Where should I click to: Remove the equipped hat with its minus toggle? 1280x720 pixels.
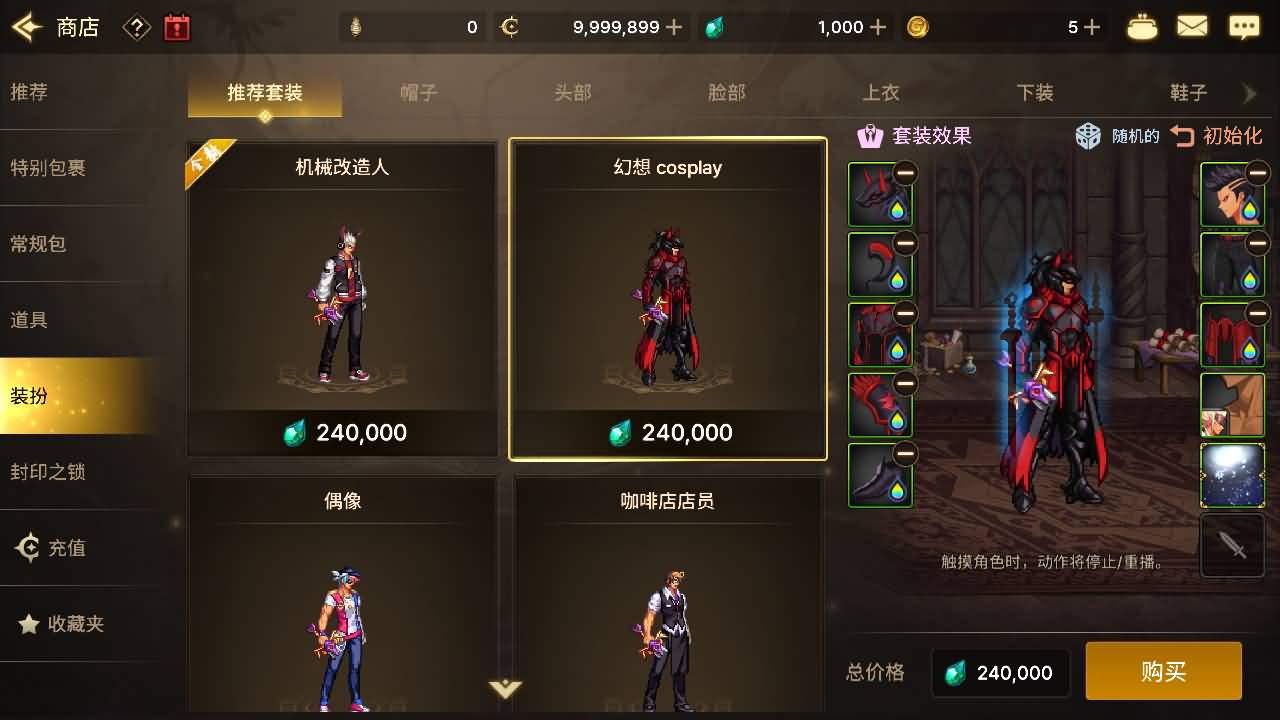[x=908, y=172]
